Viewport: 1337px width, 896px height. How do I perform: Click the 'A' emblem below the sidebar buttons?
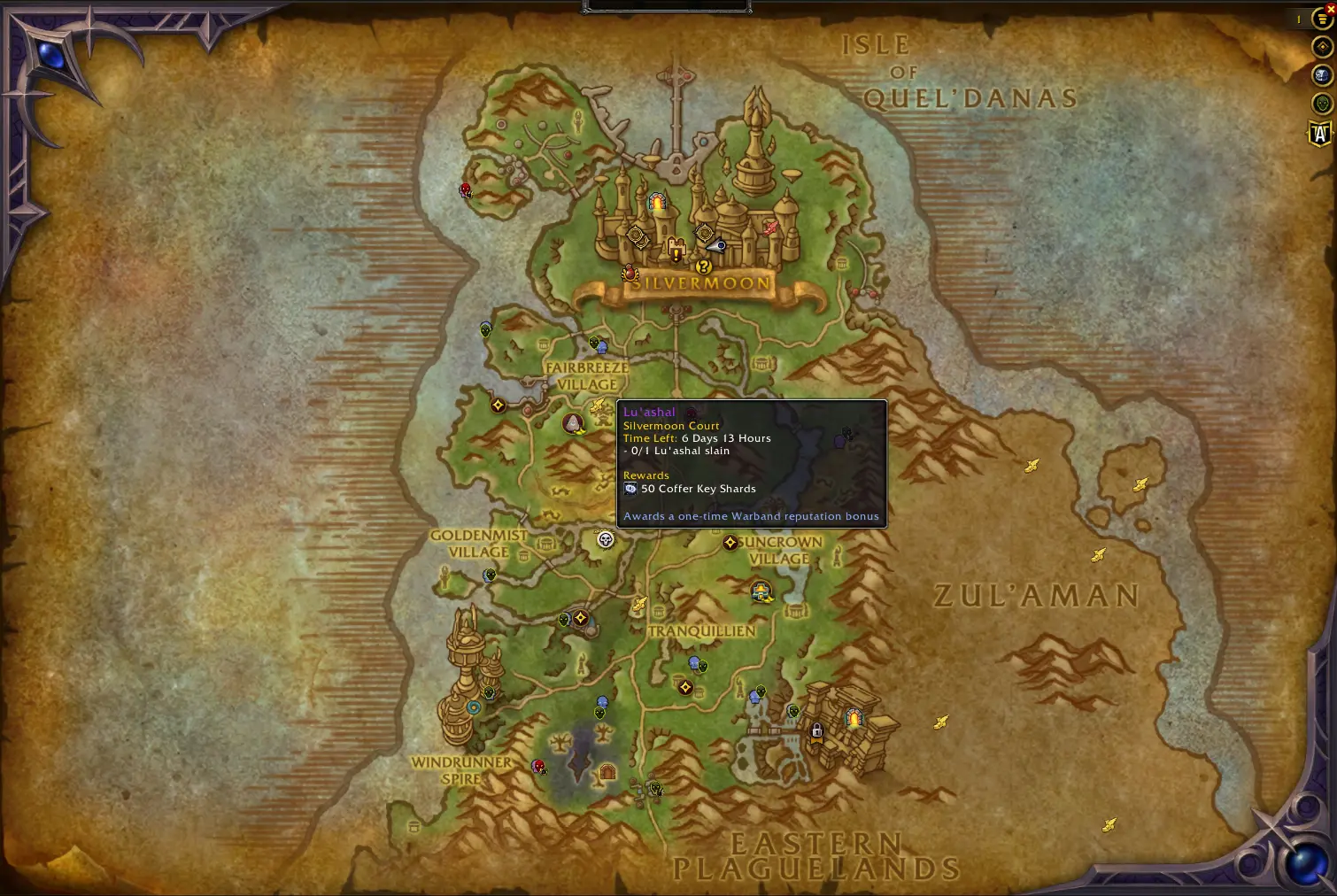(1320, 133)
